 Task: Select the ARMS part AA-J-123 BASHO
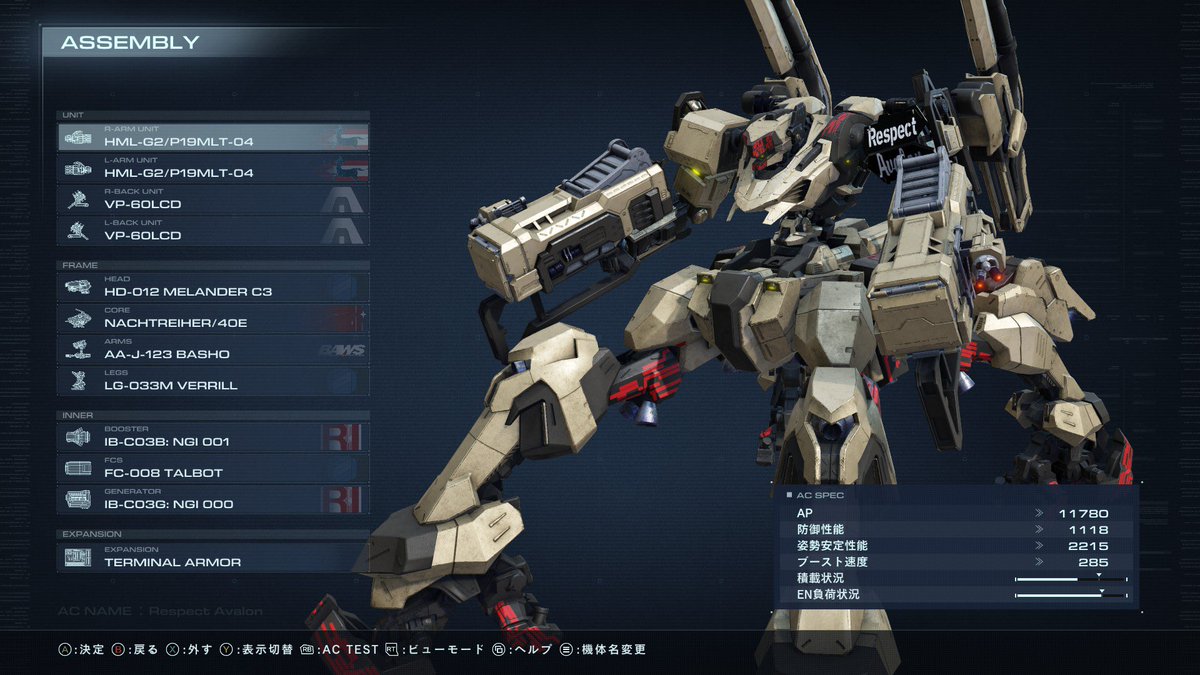(x=213, y=349)
